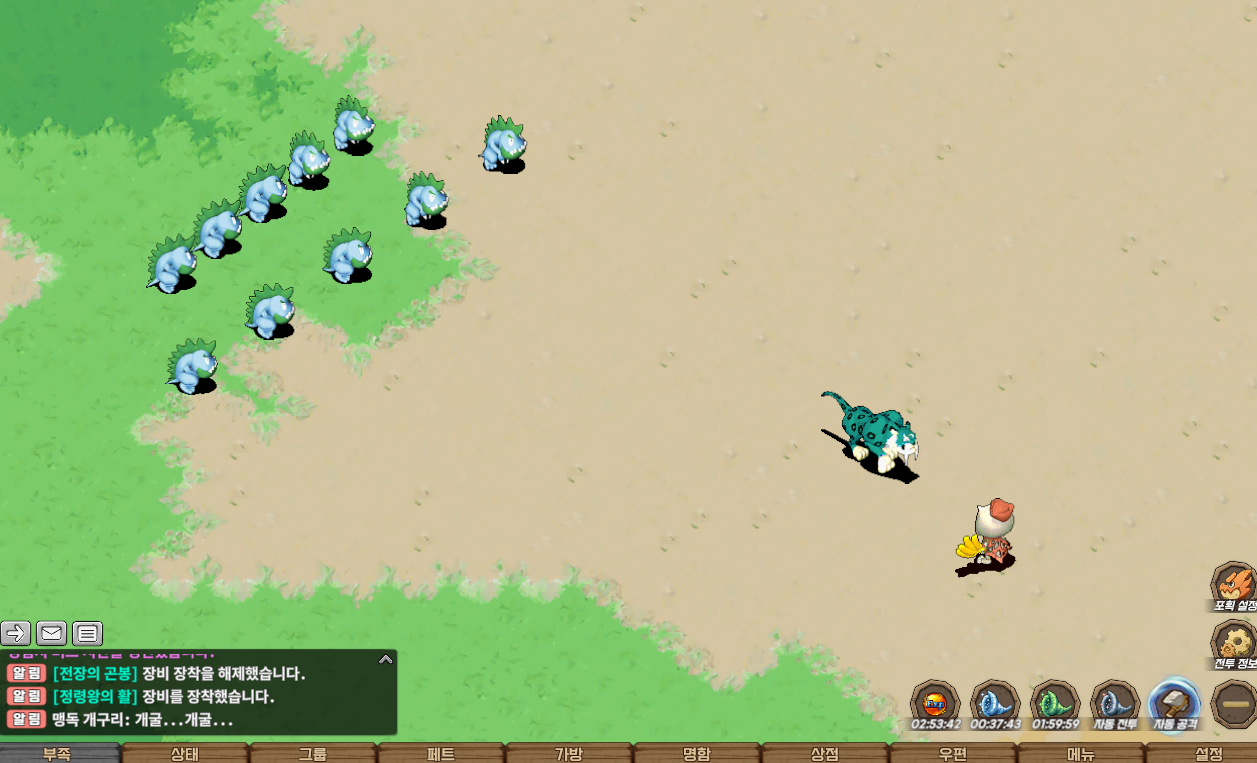
Task: Open 전투 정보 battle info gear icon
Action: (x=1234, y=642)
